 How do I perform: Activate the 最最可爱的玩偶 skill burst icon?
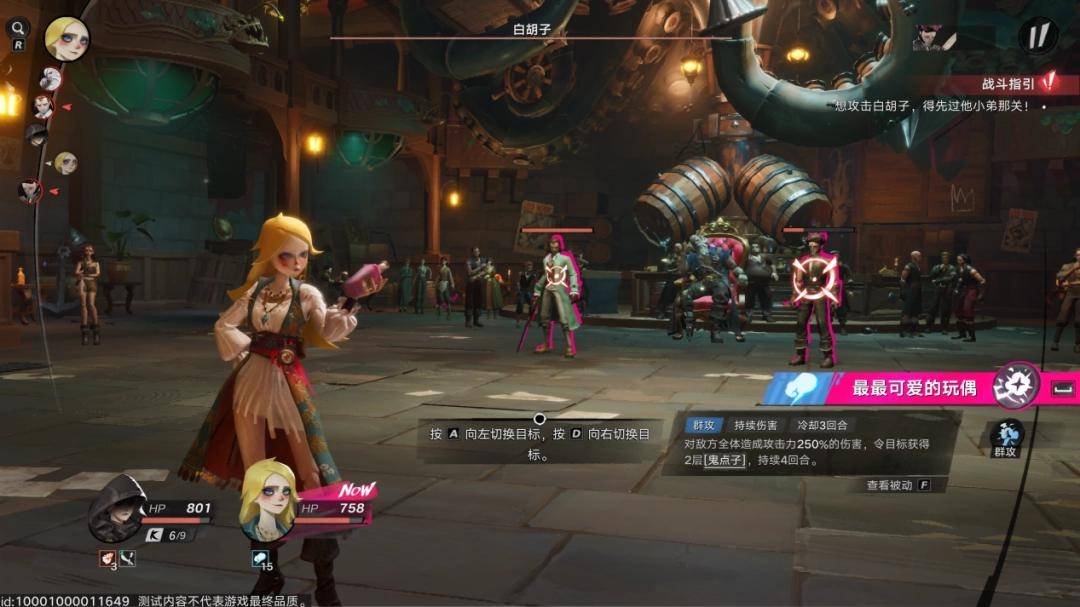pyautogui.click(x=1016, y=386)
